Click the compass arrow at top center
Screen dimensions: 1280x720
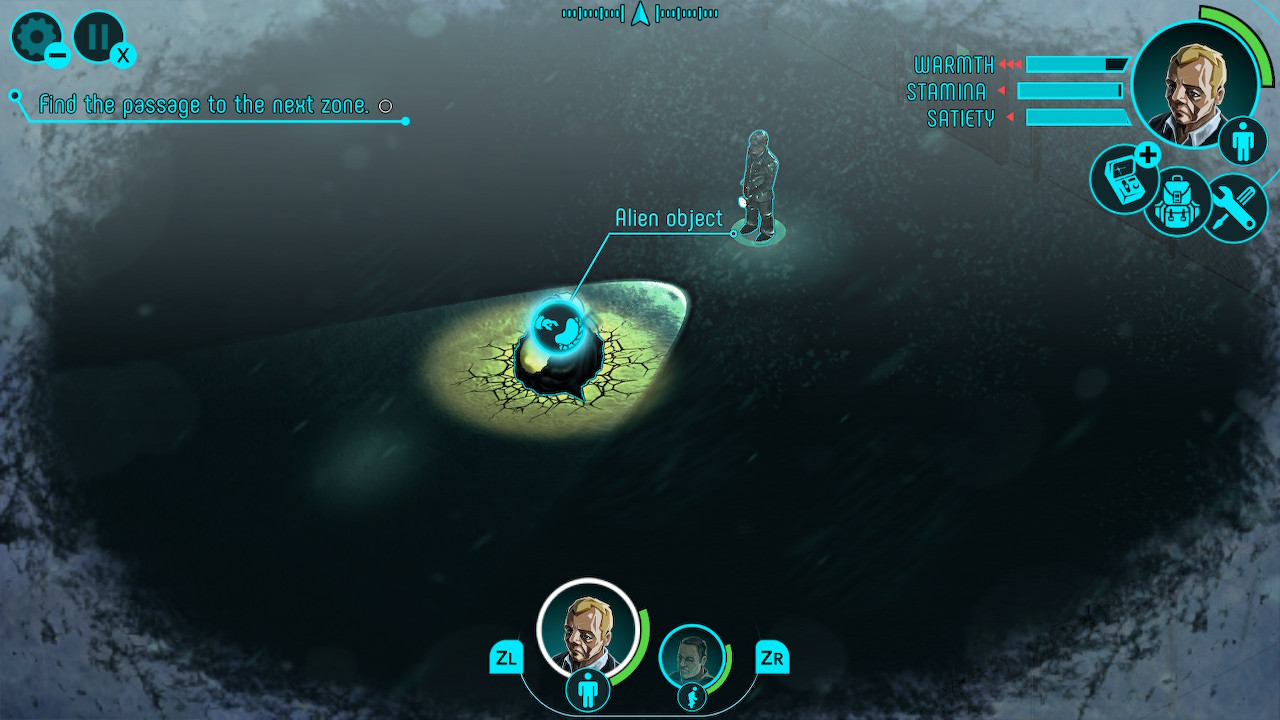[639, 14]
